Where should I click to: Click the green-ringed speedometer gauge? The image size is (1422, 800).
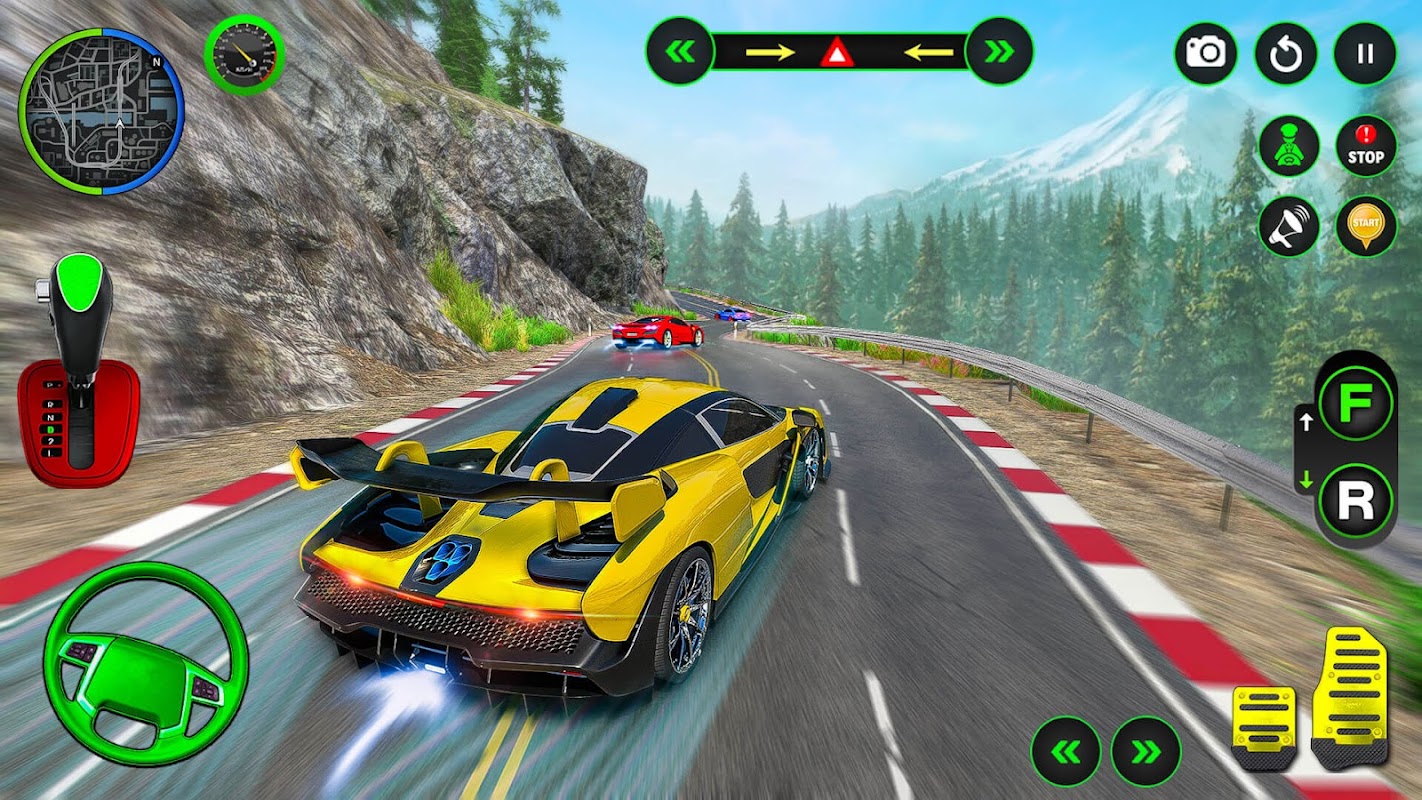[x=244, y=55]
